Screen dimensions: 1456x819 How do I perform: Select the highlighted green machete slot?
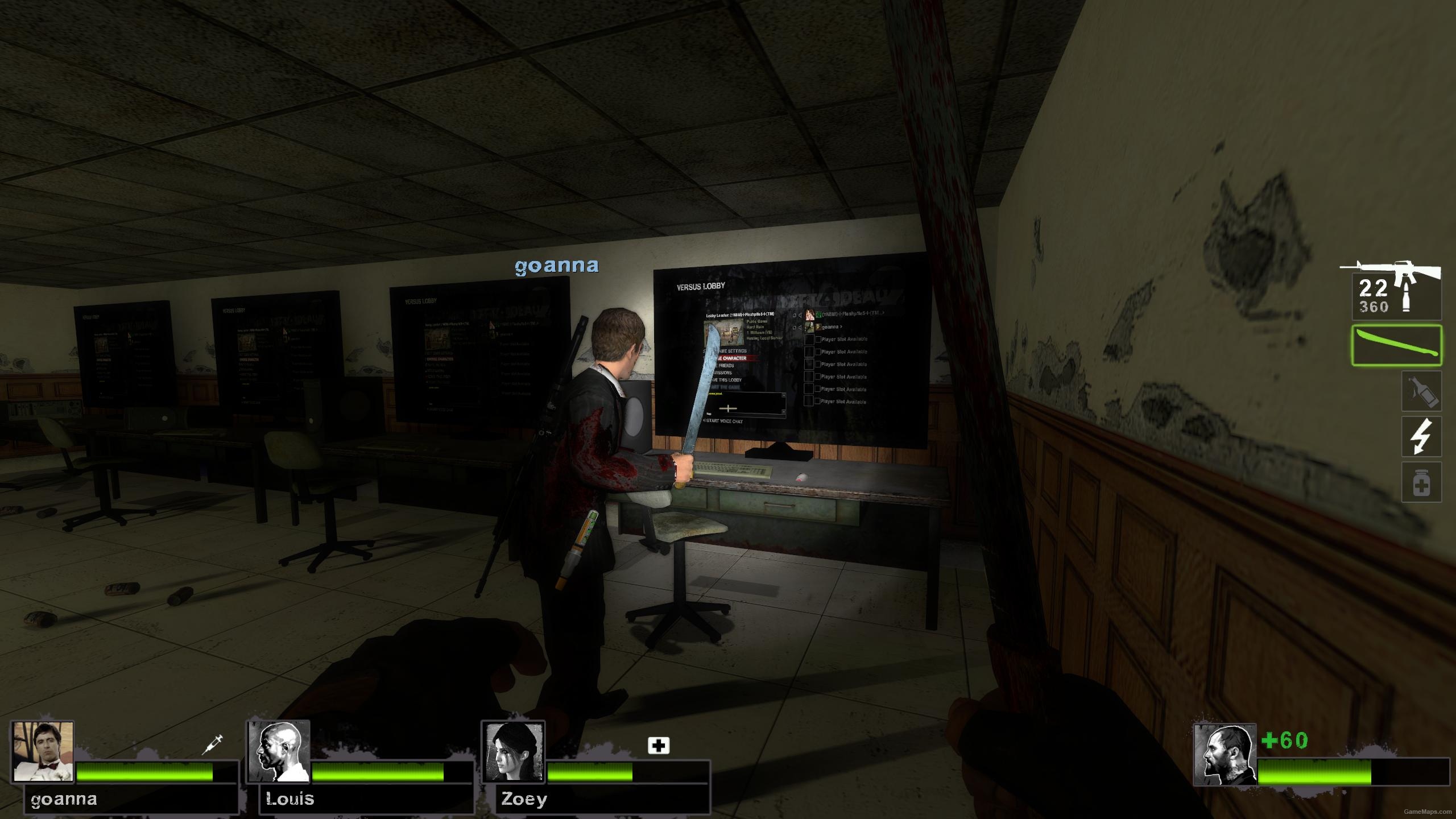(x=1396, y=345)
